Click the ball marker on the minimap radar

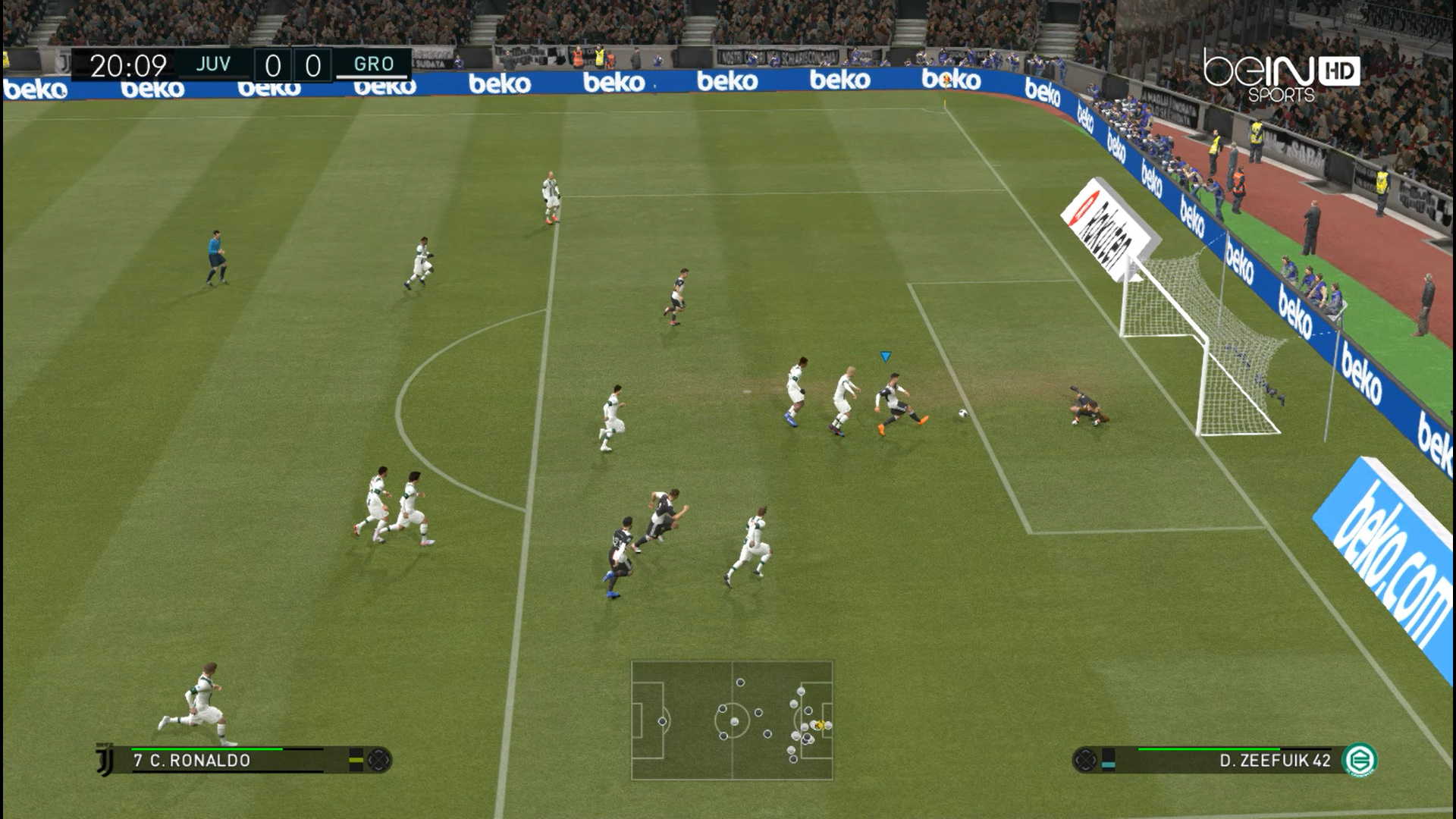(818, 724)
